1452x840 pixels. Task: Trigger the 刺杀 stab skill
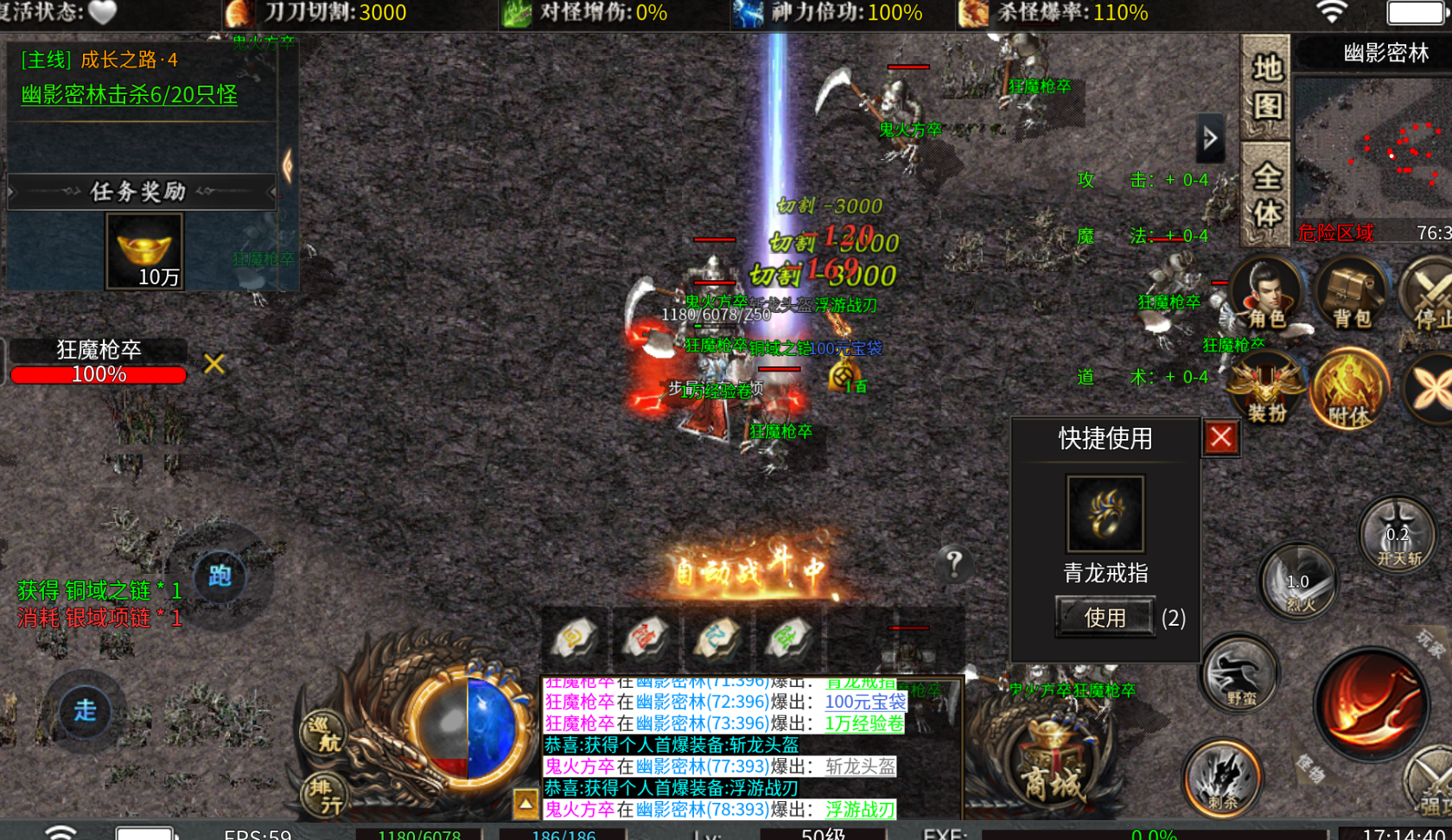pyautogui.click(x=1221, y=778)
